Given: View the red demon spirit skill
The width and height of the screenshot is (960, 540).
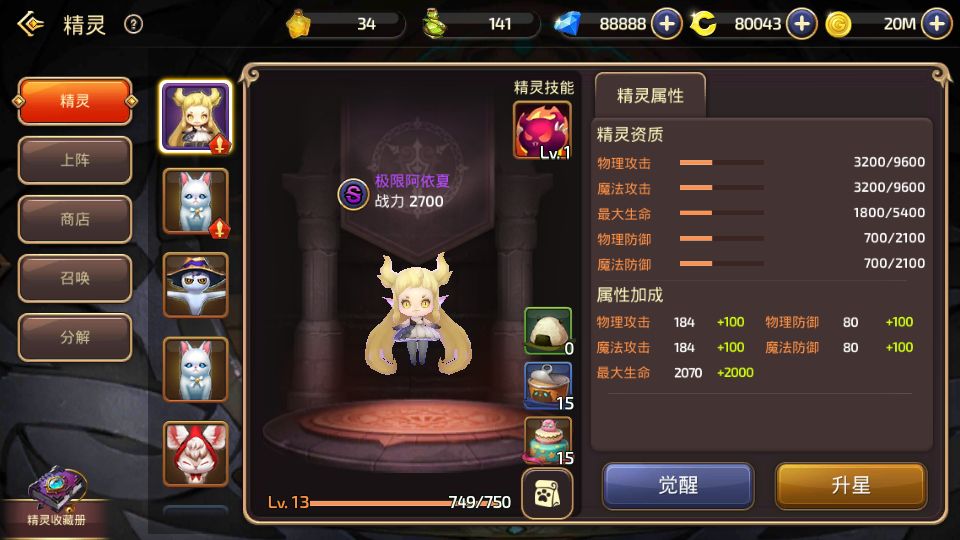Looking at the screenshot, I should [542, 130].
